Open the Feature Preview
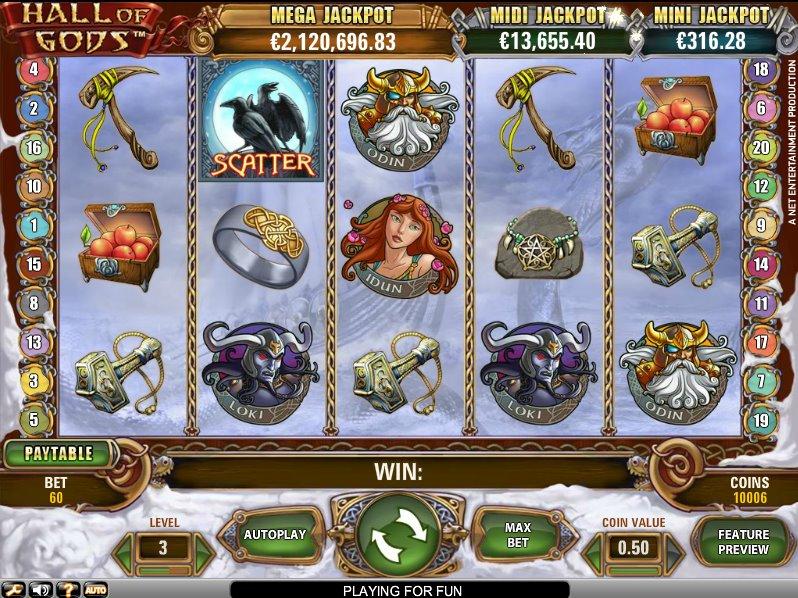The width and height of the screenshot is (798, 598). [743, 542]
